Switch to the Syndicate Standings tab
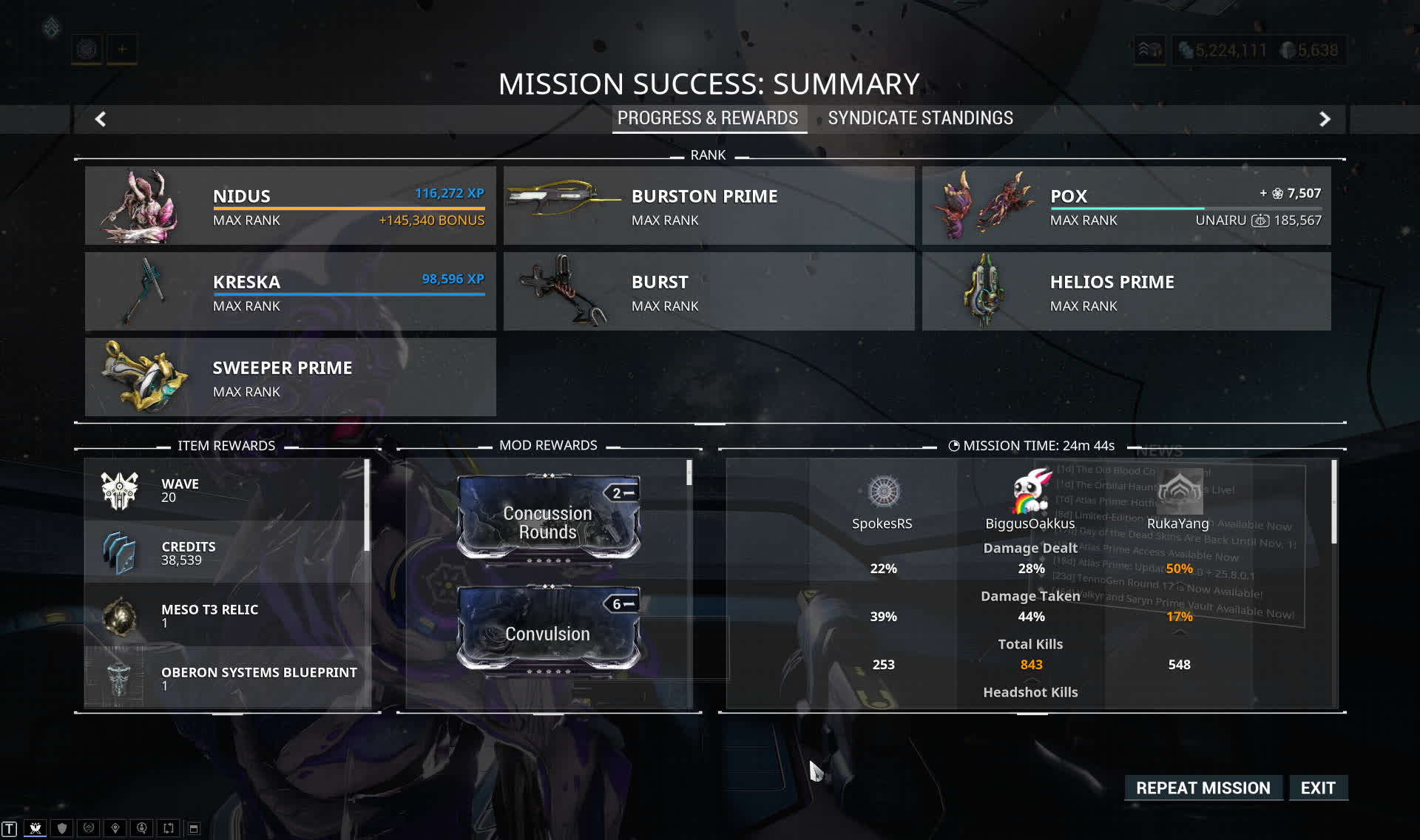 920,118
